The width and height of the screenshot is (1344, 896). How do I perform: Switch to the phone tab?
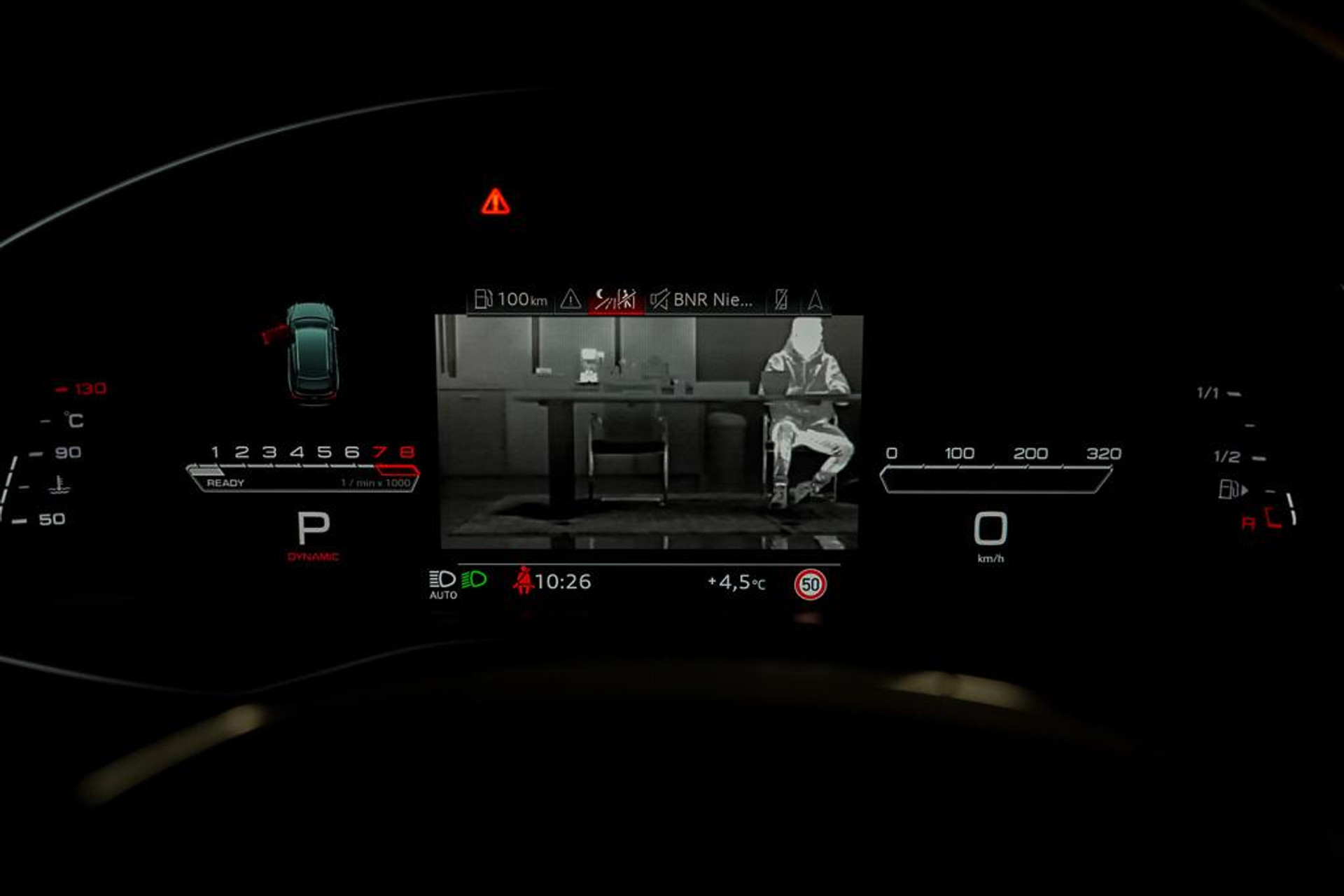coord(781,300)
